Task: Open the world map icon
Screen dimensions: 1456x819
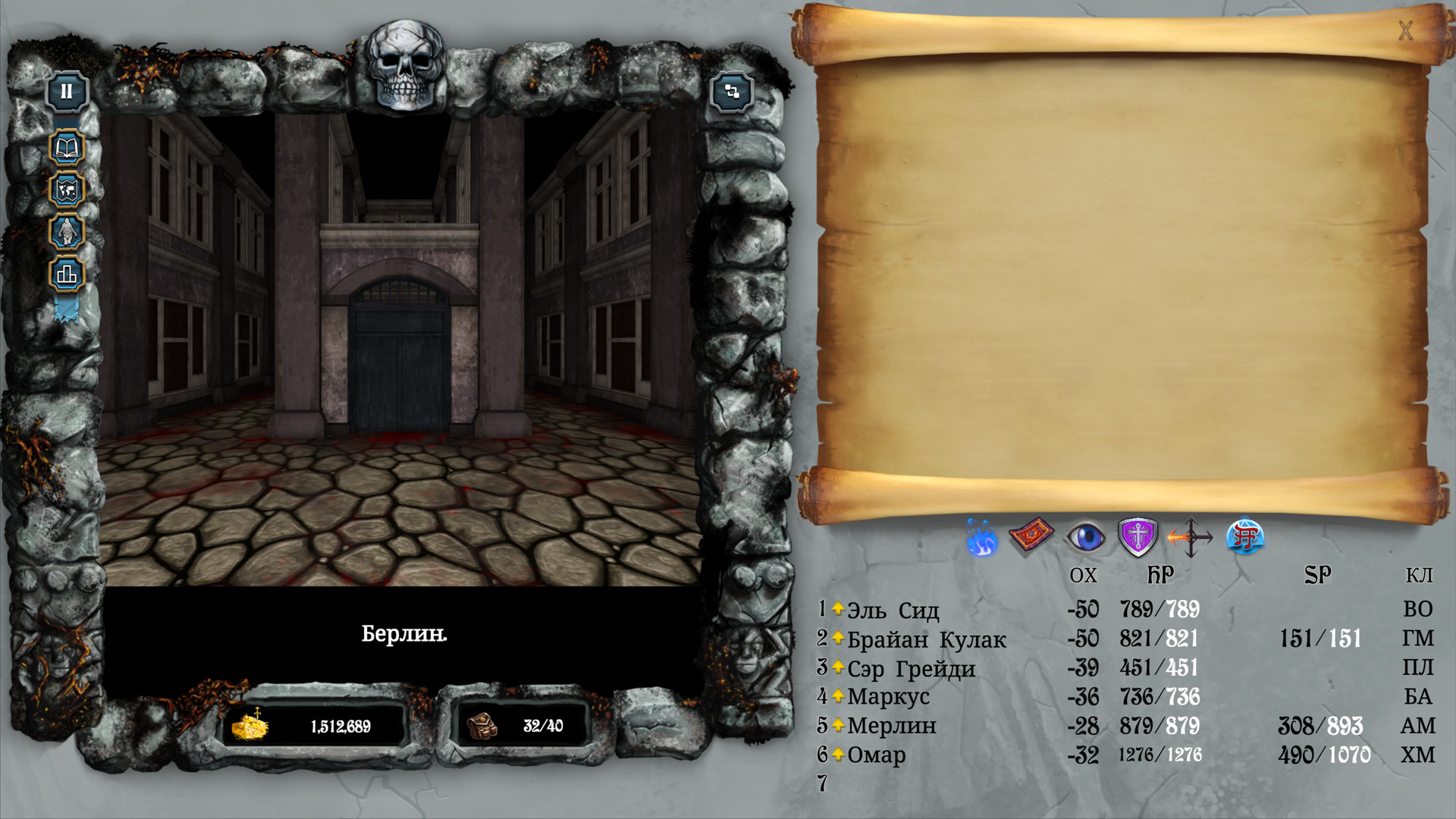Action: (67, 190)
